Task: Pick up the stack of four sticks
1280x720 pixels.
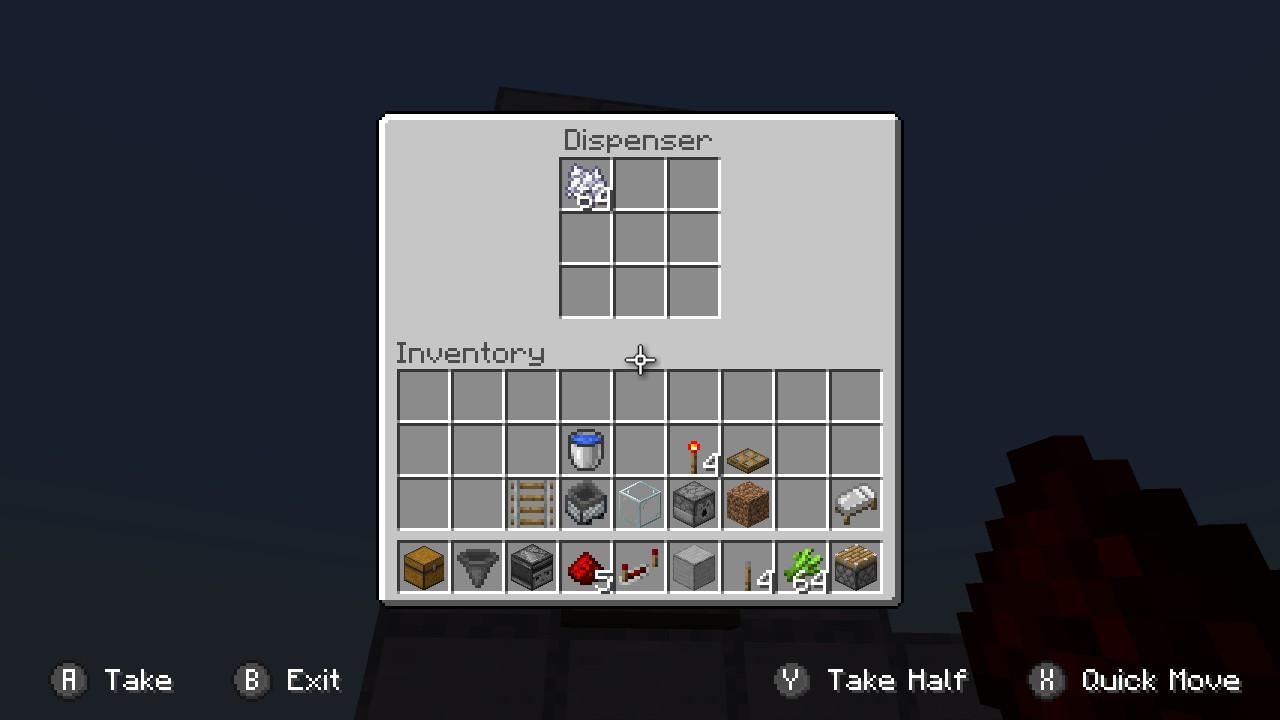Action: click(748, 568)
